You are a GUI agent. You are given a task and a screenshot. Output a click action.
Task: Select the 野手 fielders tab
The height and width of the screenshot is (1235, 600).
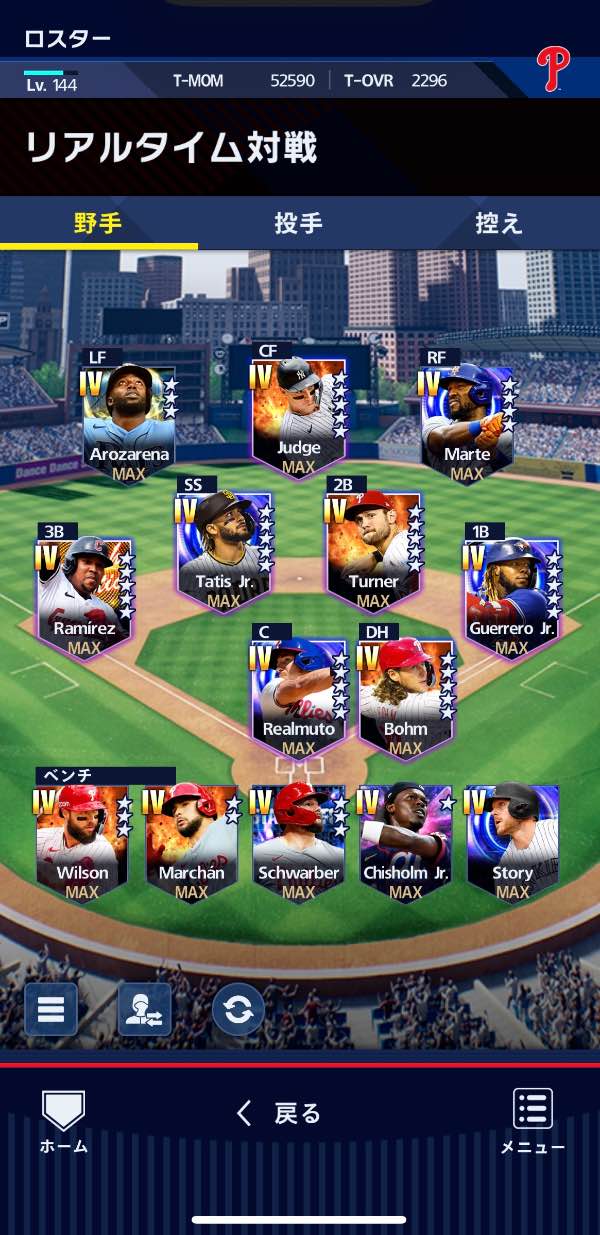(x=98, y=223)
